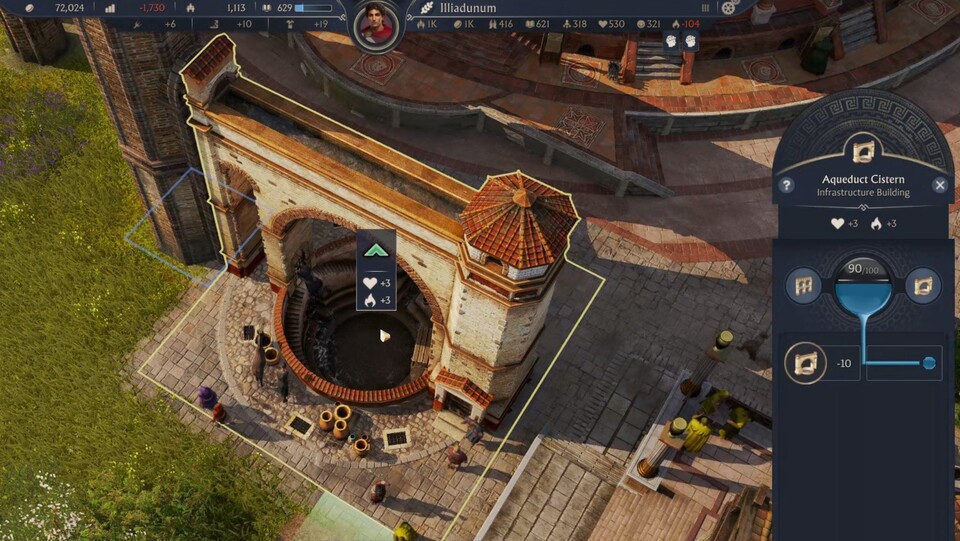Screen dimensions: 960x541
Task: Open help for the Aqueduct Cistern
Action: [787, 185]
